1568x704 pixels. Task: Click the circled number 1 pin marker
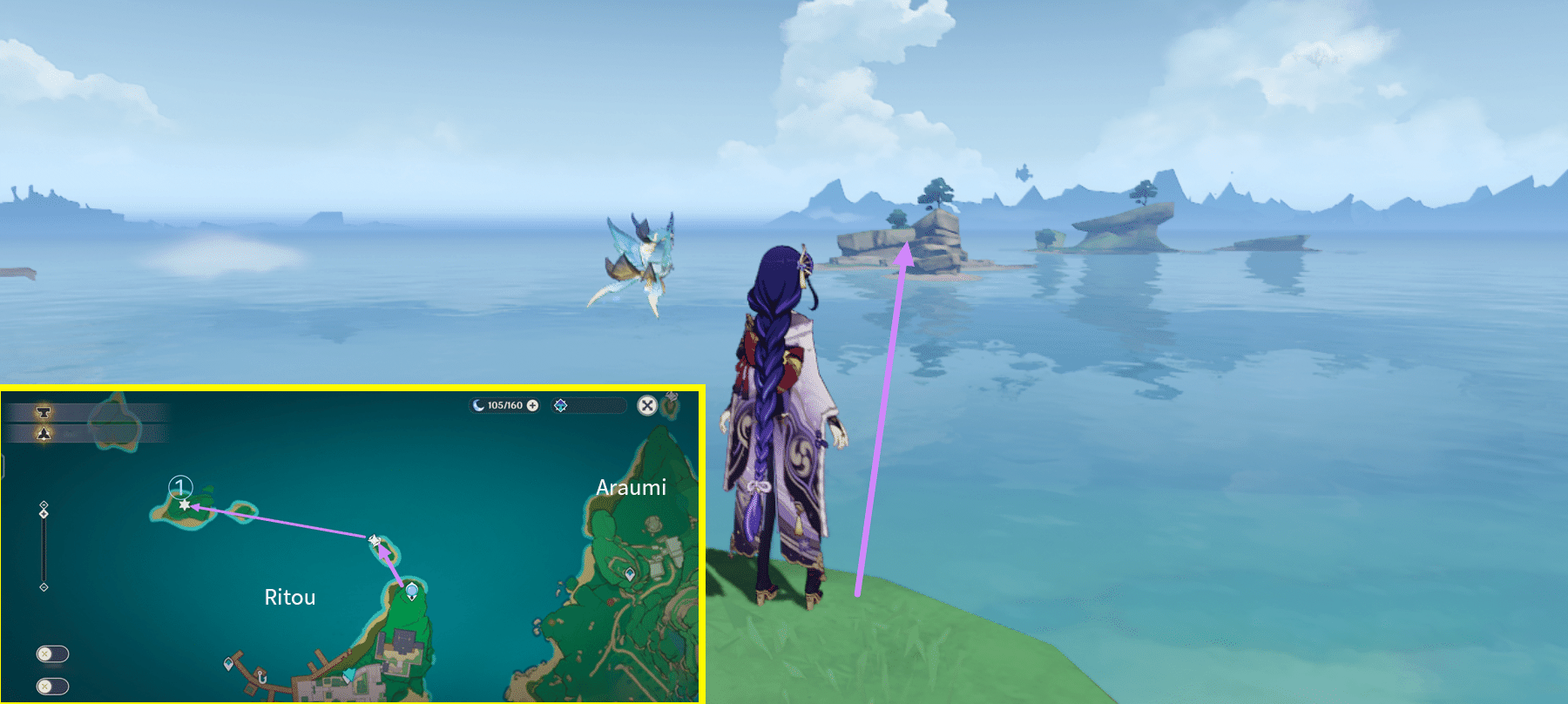[180, 487]
